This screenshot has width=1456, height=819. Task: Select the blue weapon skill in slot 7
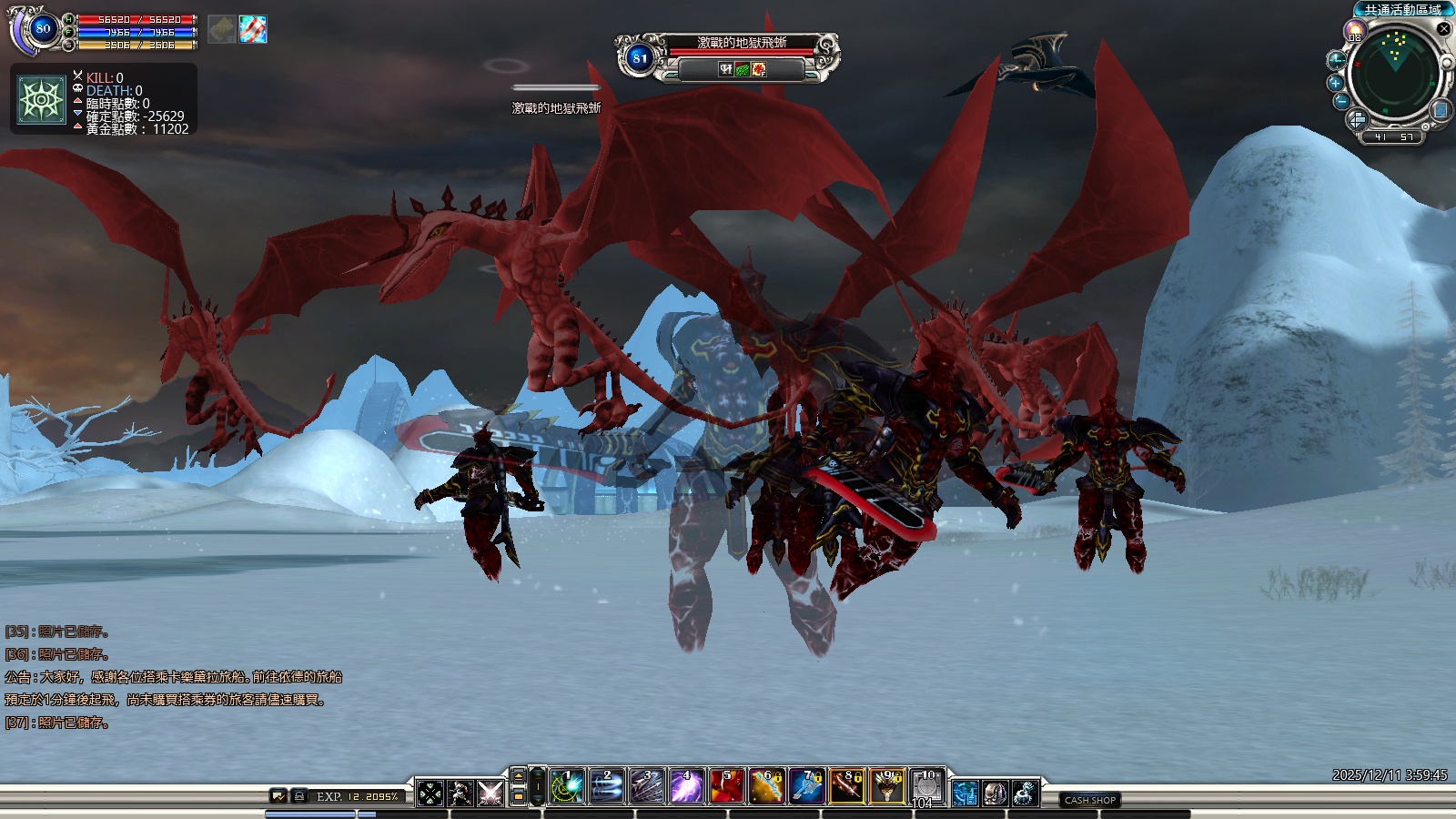click(806, 787)
